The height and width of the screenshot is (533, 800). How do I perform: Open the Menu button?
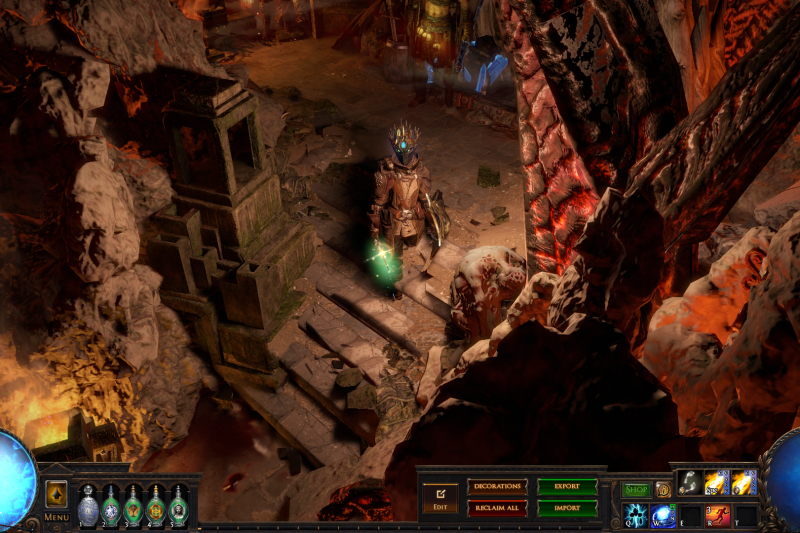[56, 517]
